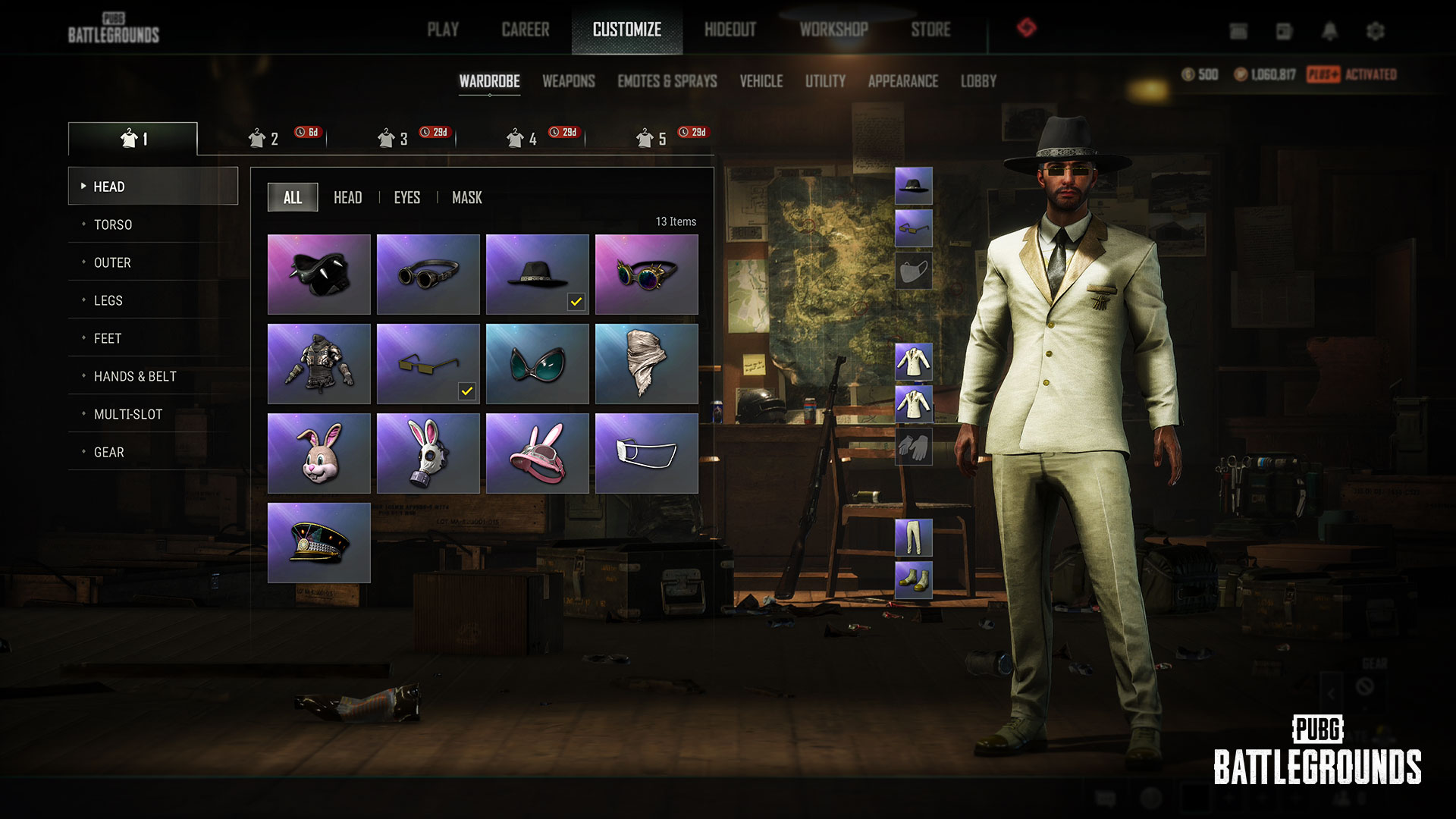This screenshot has width=1456, height=819.
Task: Switch to the WEAPONS tab
Action: tap(568, 81)
